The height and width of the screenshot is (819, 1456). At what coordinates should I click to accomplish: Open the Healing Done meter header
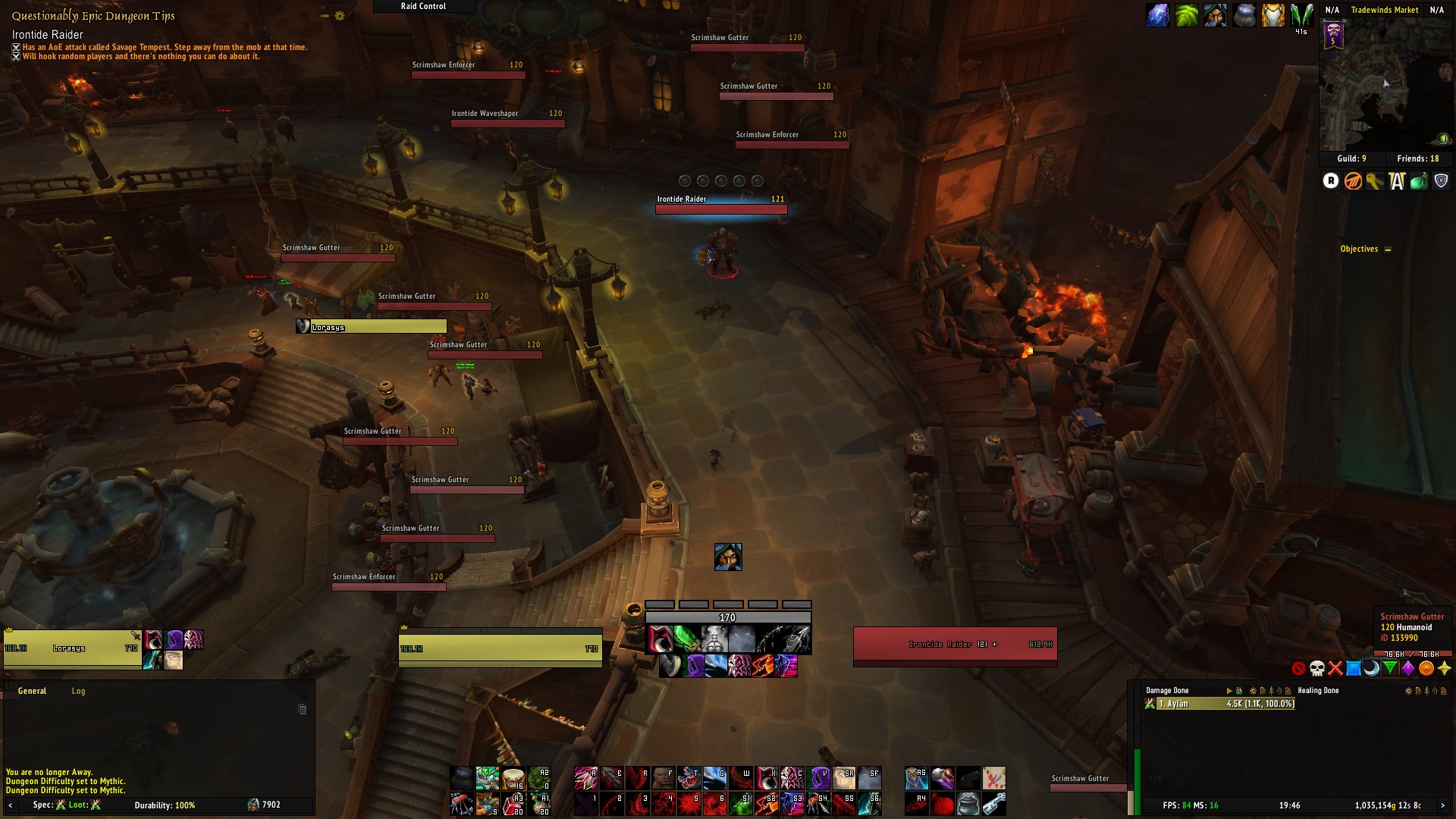coord(1318,691)
